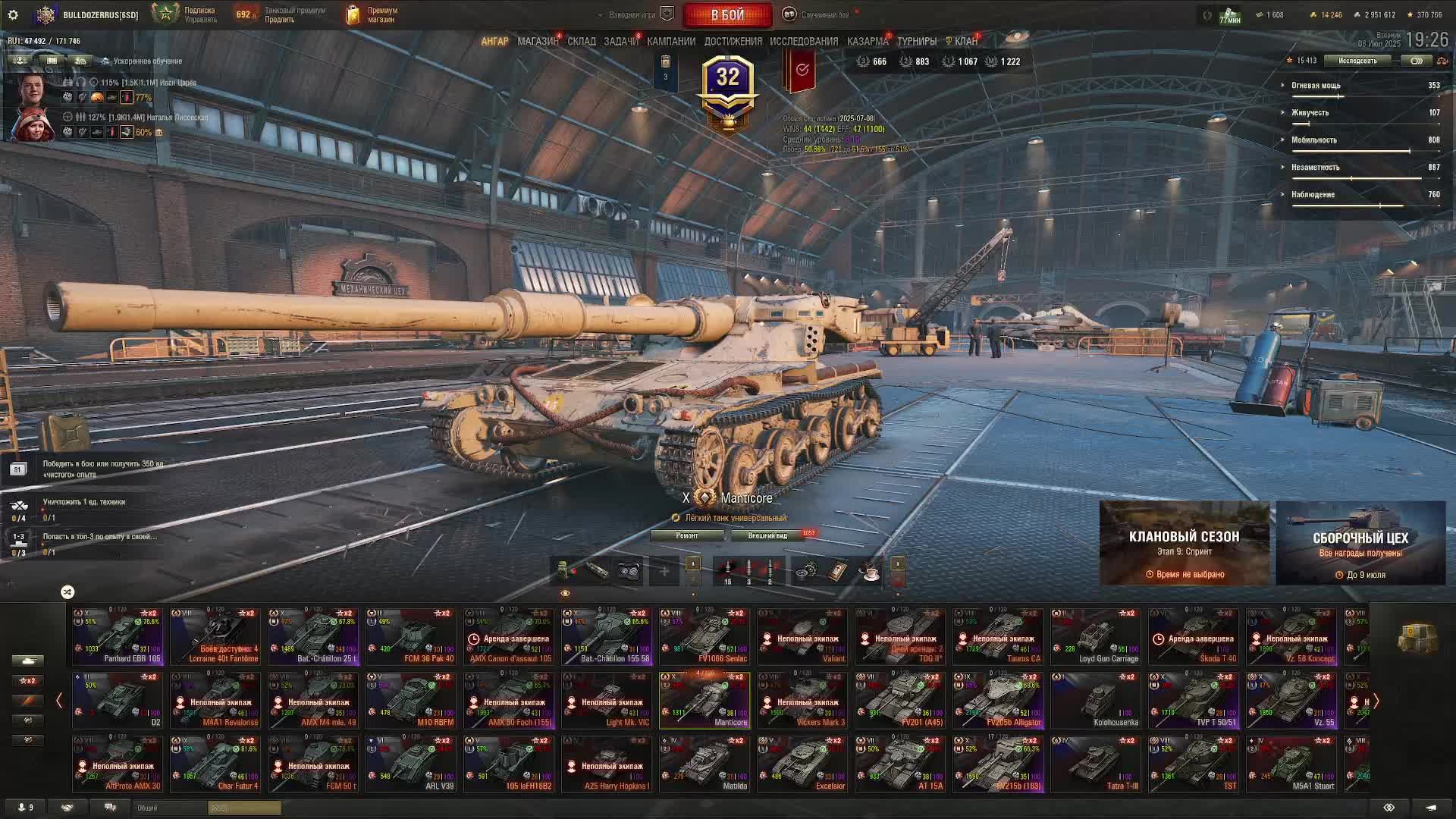Open Внешний вид customization
The height and width of the screenshot is (819, 1456).
pos(767,535)
